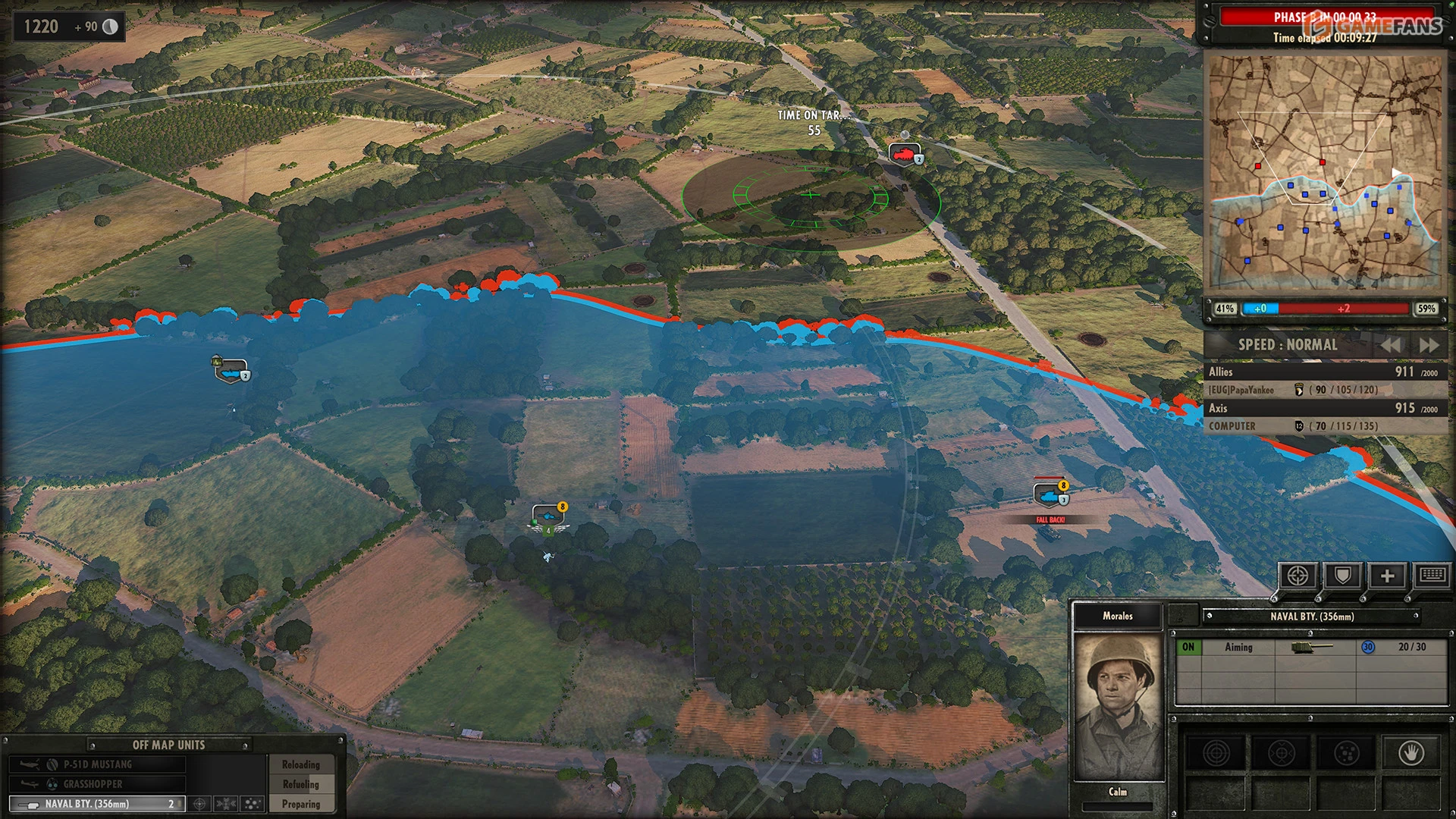Image resolution: width=1456 pixels, height=819 pixels.
Task: Activate the stop hand order button
Action: click(x=1410, y=753)
